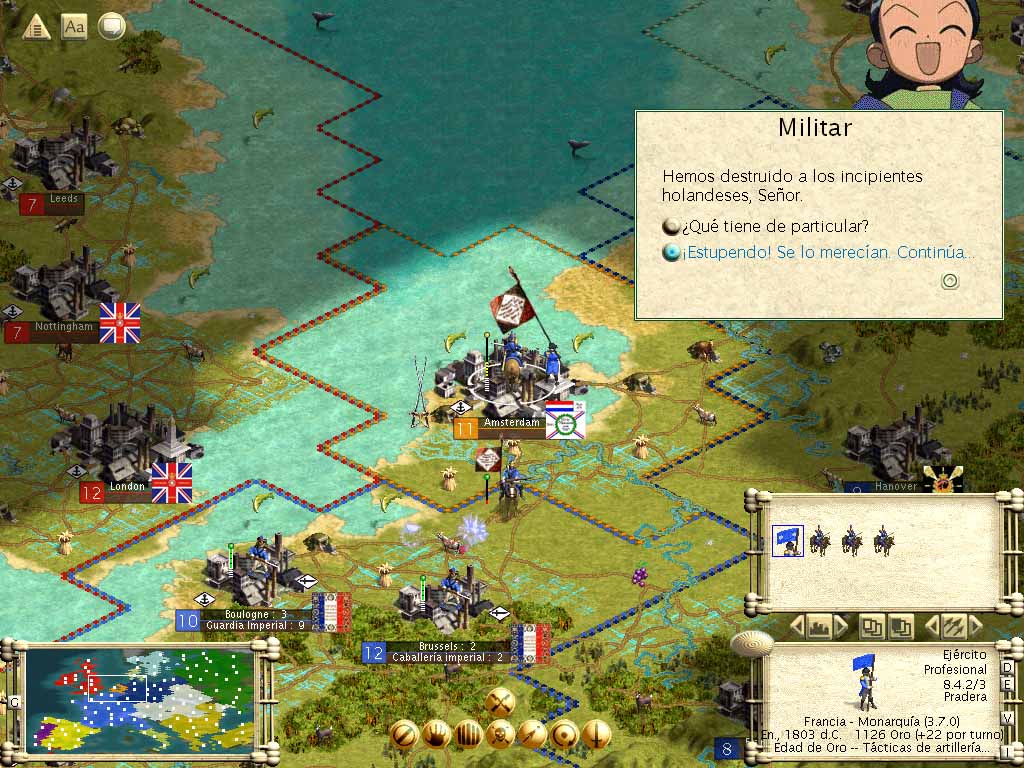Choose the reply "¿Qué tiene de particular?"
The width and height of the screenshot is (1024, 768).
pos(765,225)
